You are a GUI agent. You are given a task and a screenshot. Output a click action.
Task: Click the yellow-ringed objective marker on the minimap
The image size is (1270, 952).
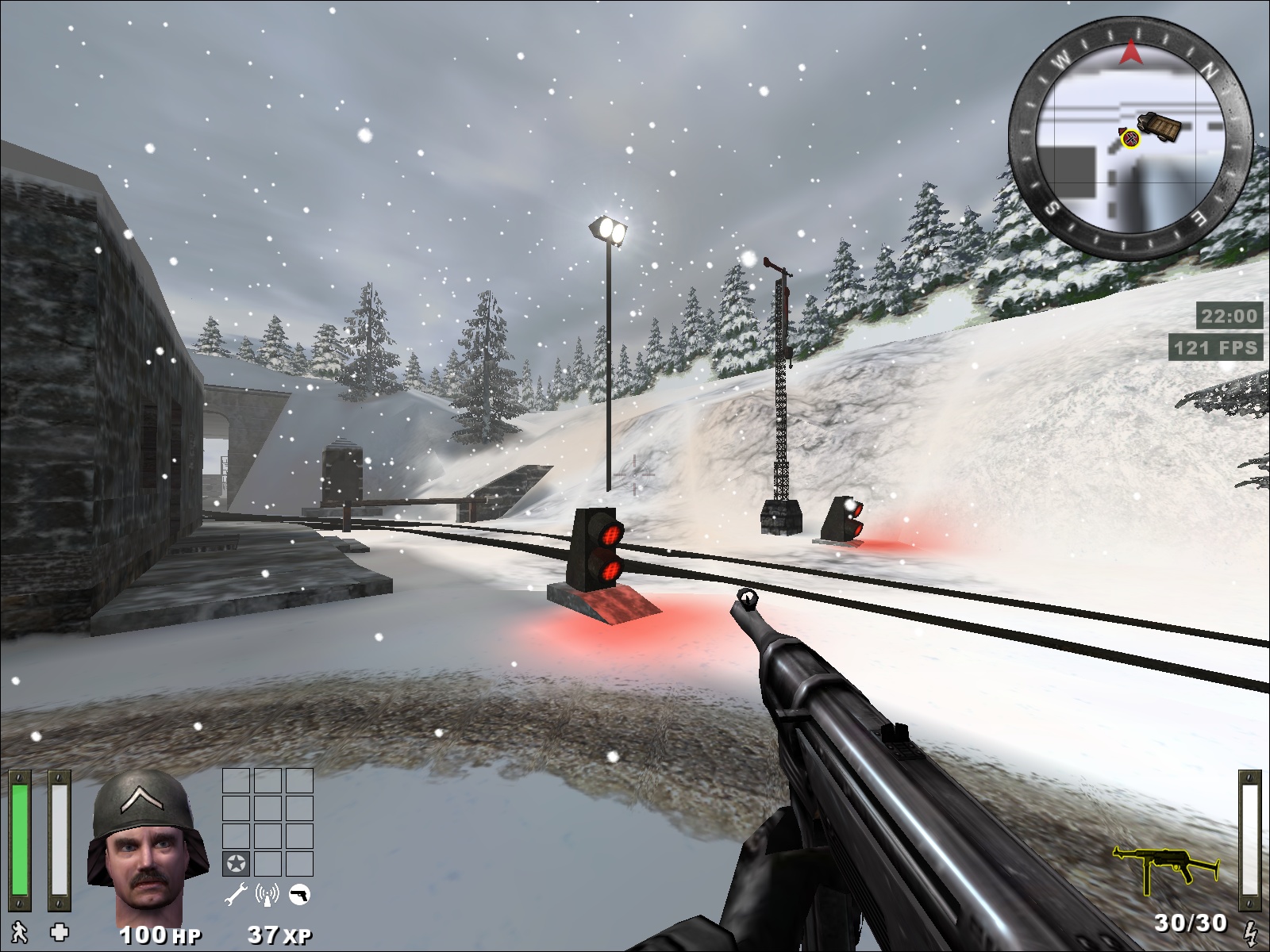point(1130,140)
